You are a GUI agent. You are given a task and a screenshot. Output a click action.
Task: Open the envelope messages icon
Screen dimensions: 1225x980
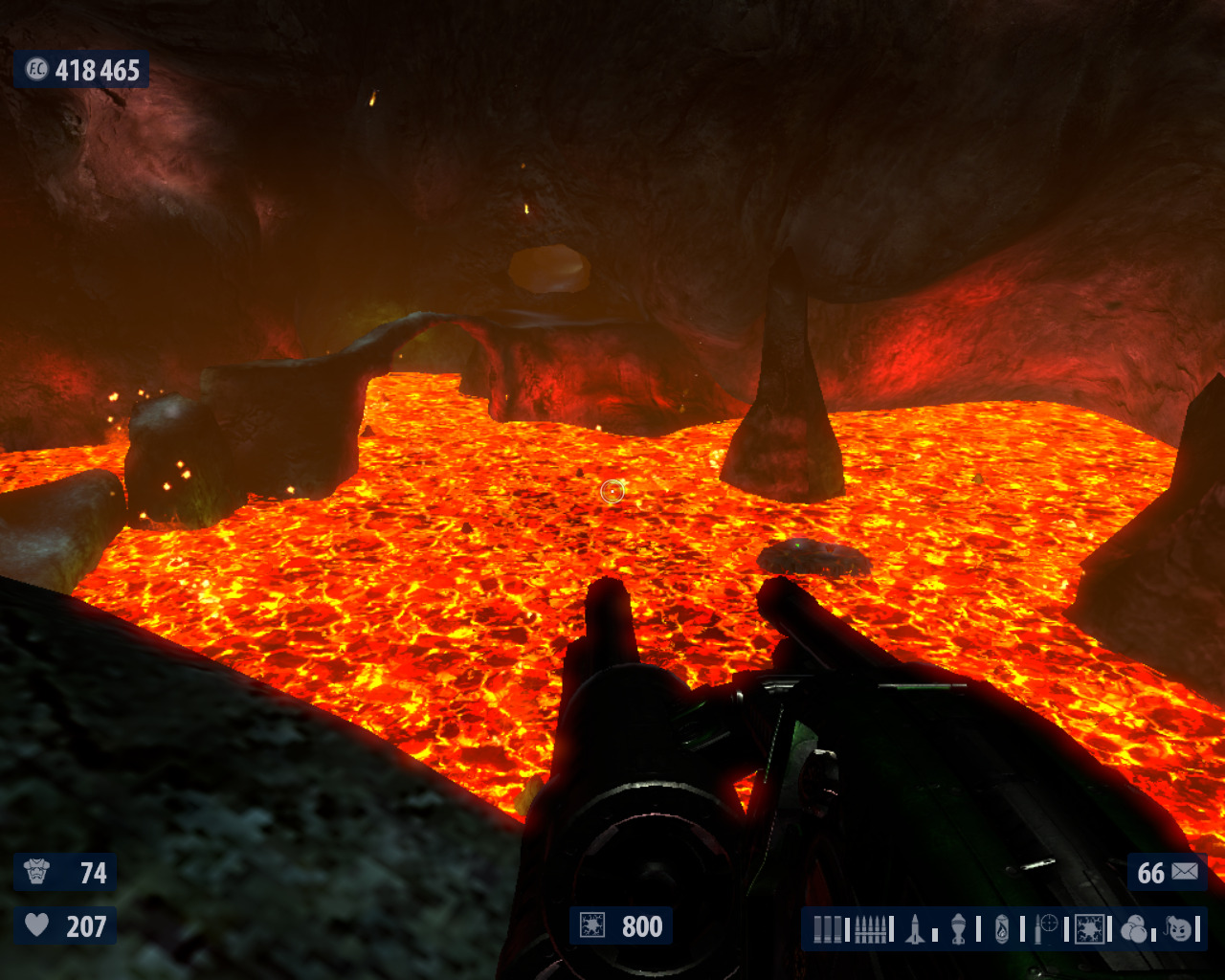coord(1185,872)
